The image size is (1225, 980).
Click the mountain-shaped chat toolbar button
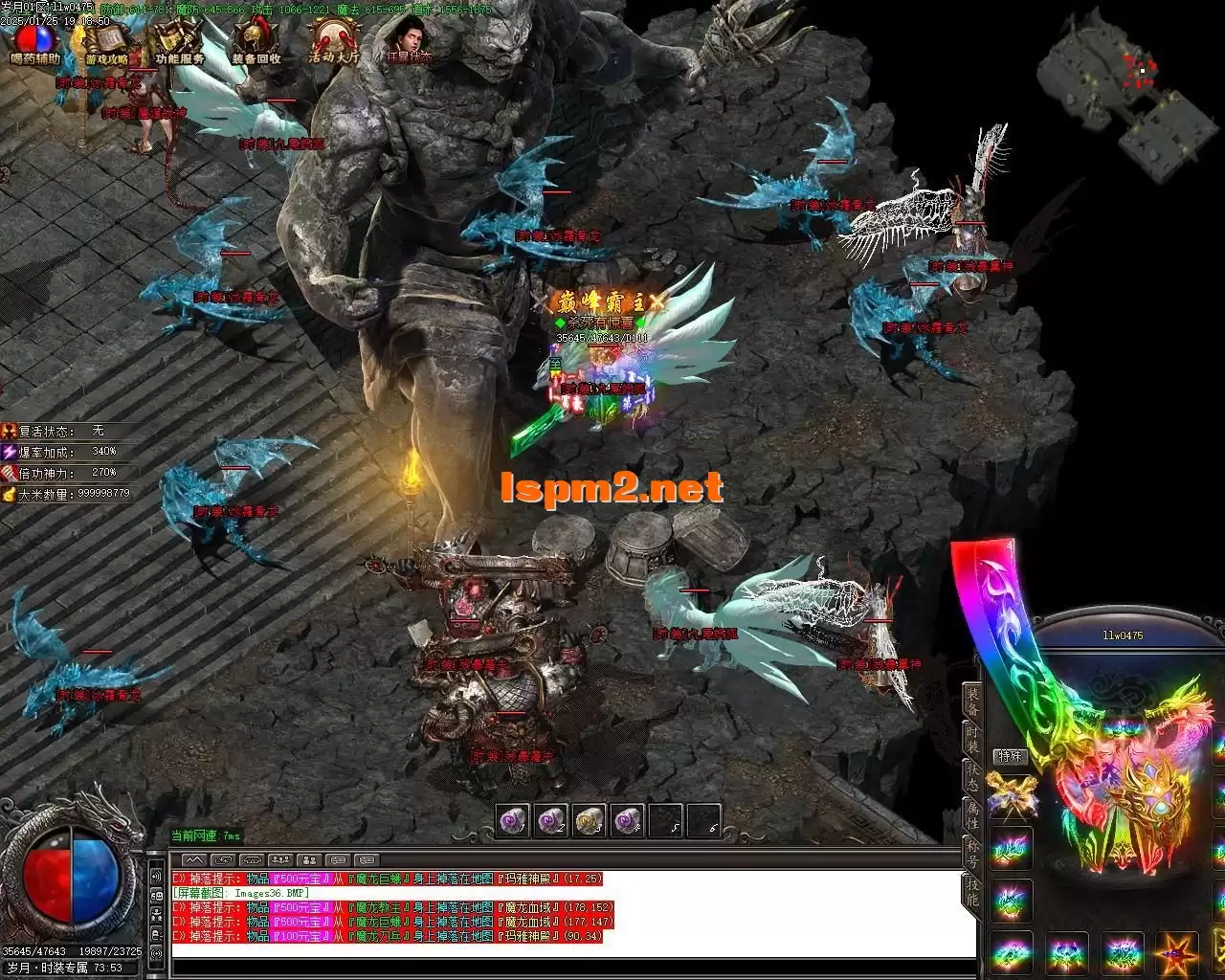tap(193, 859)
